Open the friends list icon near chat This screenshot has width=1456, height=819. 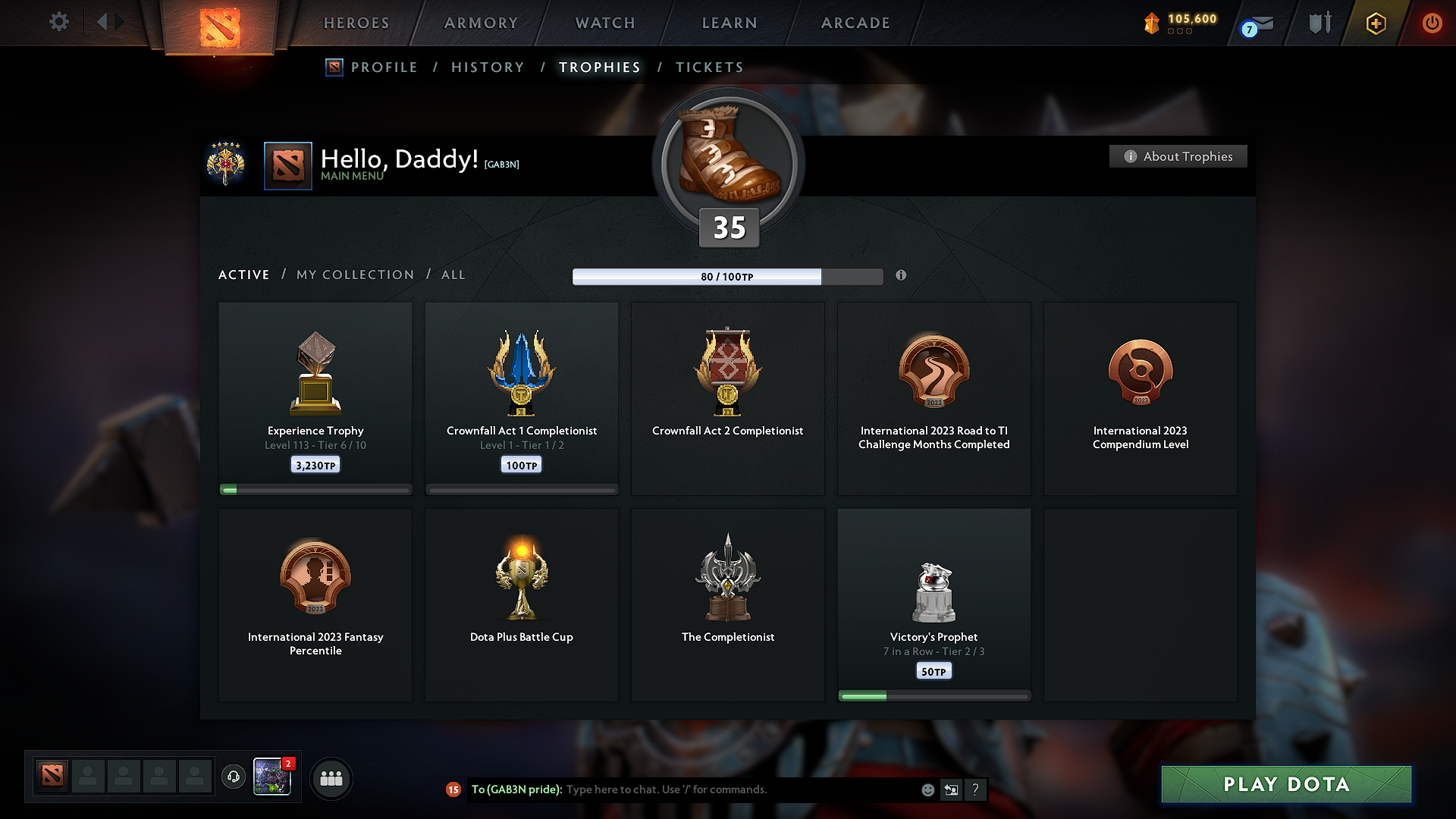coord(331,778)
